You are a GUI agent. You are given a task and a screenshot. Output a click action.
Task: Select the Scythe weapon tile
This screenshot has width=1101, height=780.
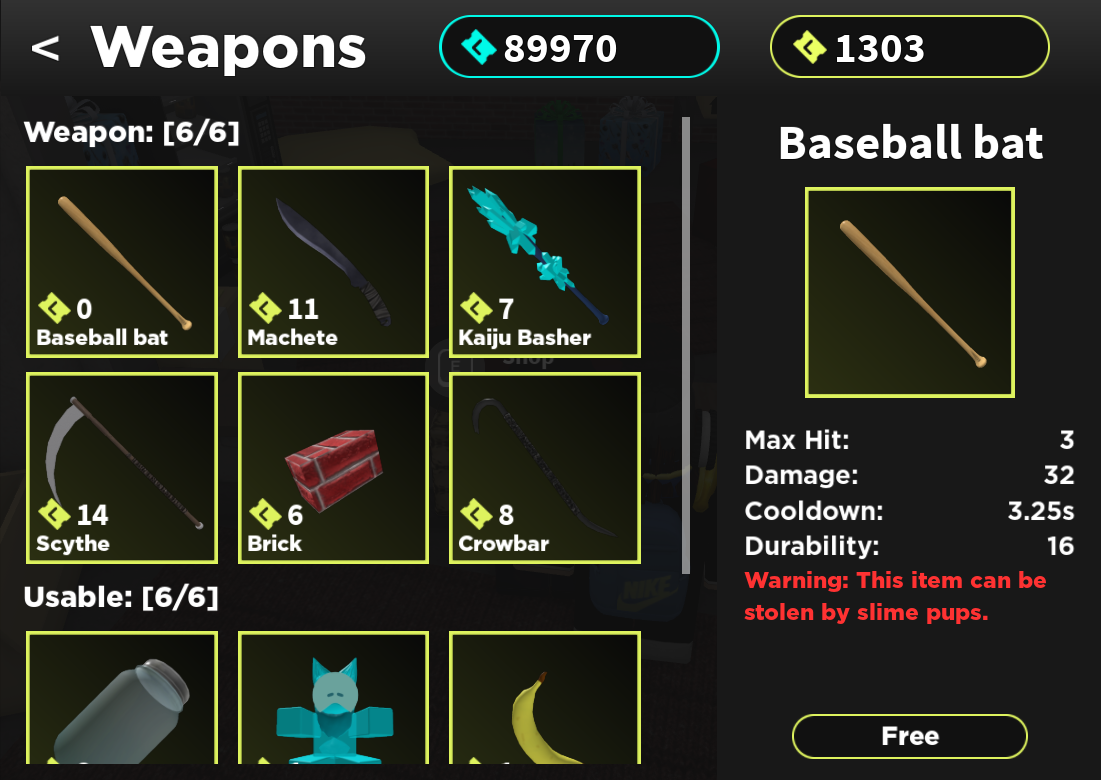(122, 468)
